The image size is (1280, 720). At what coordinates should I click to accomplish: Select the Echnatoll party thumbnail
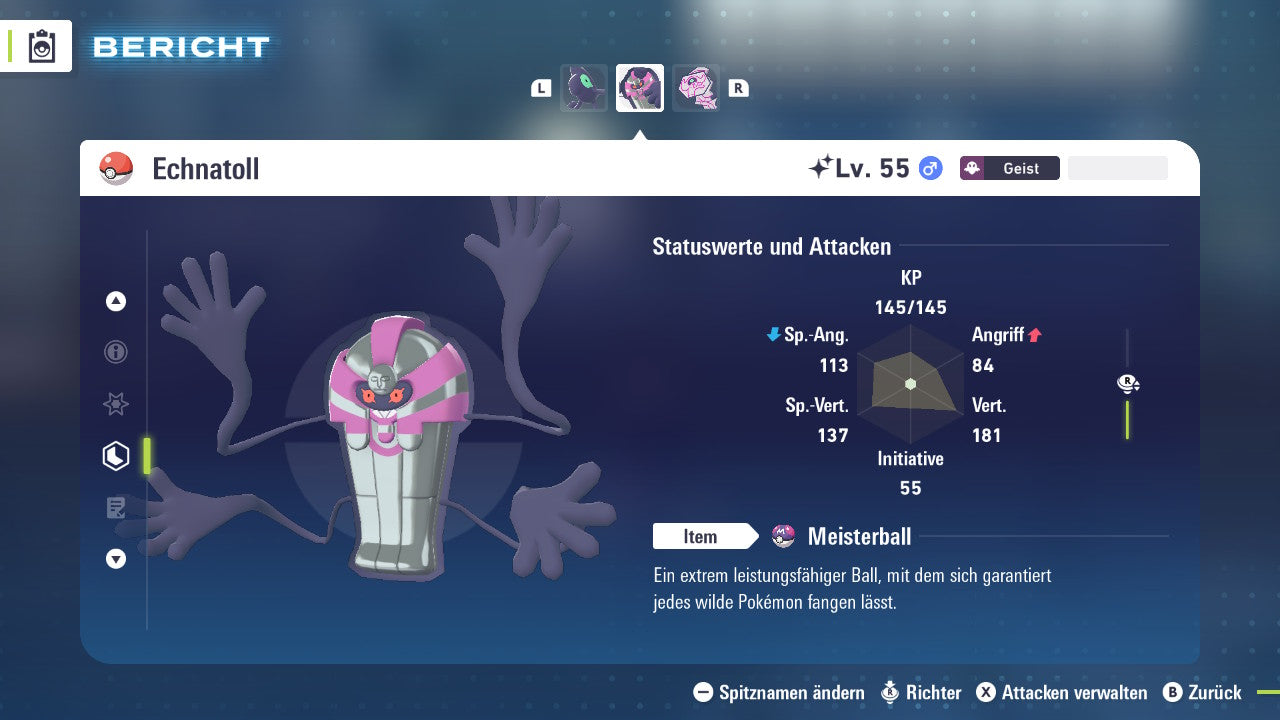640,88
